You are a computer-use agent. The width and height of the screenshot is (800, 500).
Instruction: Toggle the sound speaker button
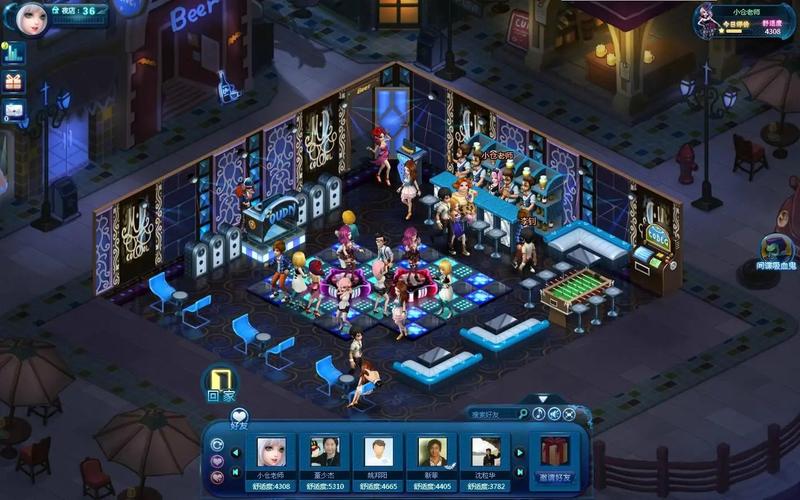tap(554, 414)
